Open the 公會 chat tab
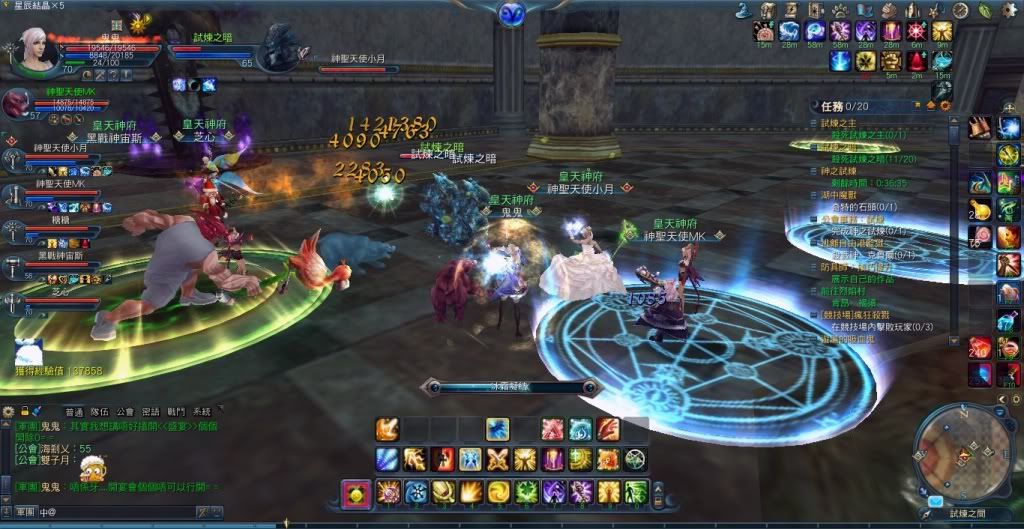Viewport: 1024px width, 529px height. pos(125,411)
